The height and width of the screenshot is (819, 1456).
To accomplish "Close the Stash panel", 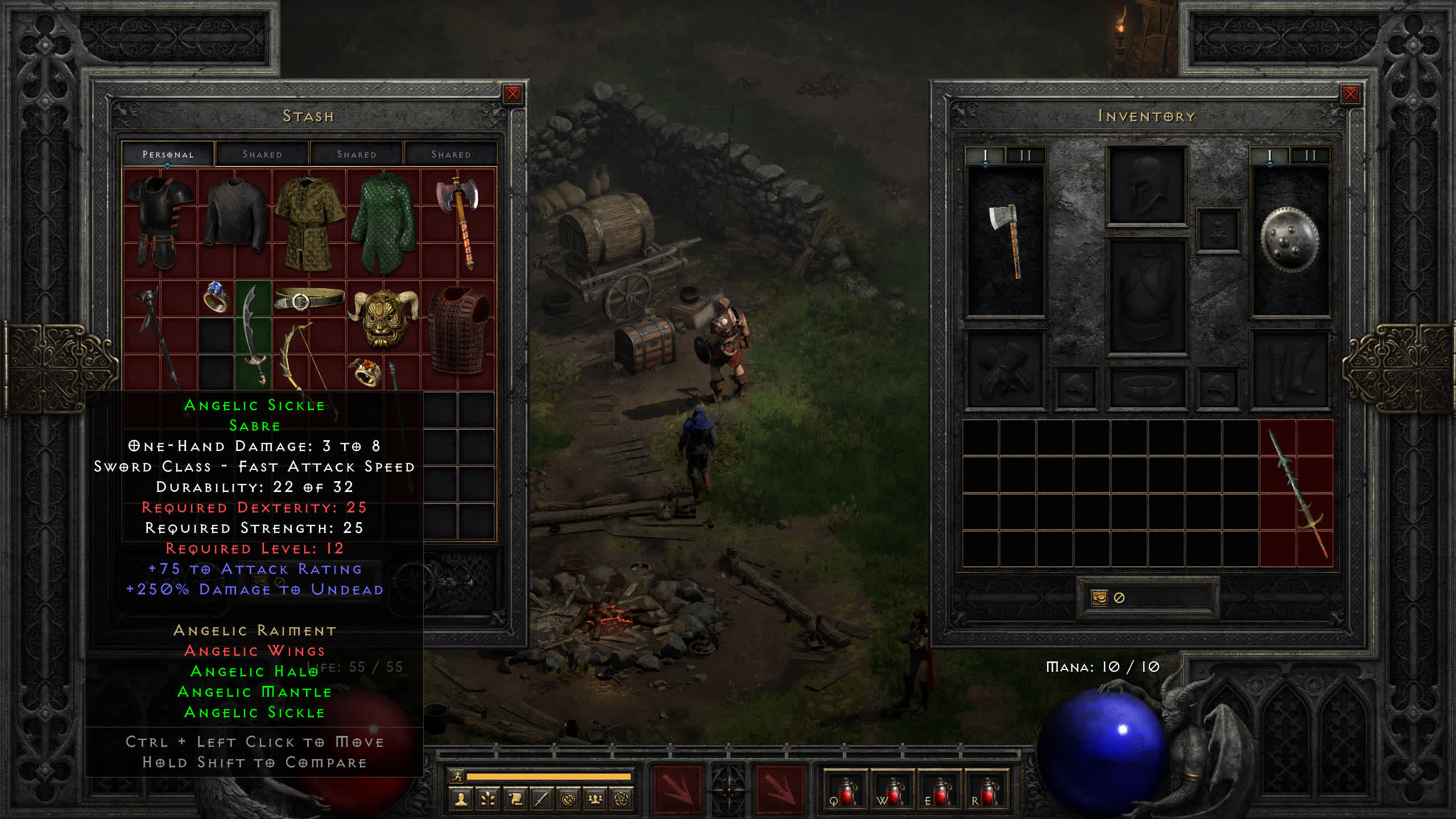I will click(x=512, y=94).
